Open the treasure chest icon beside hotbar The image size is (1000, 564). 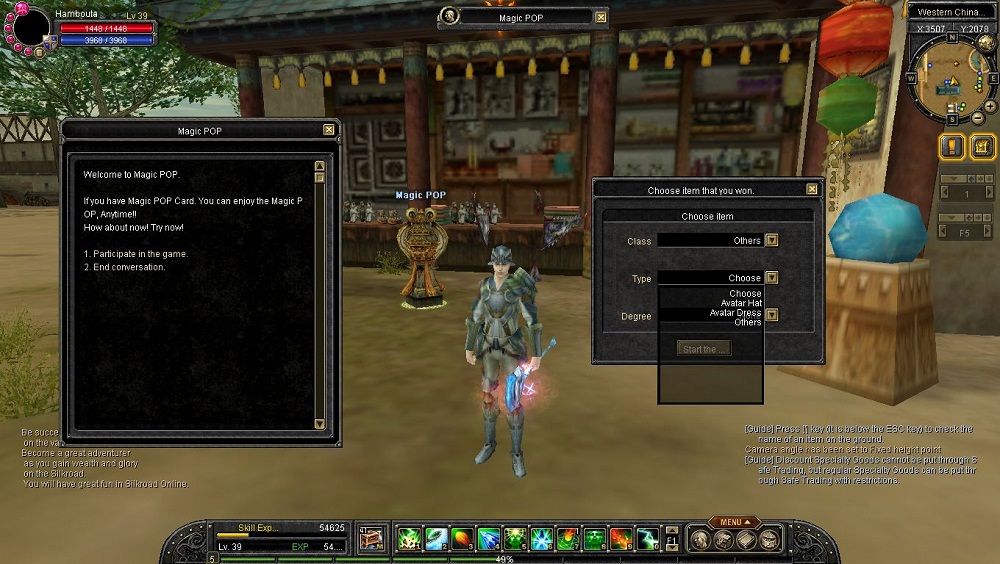click(372, 539)
